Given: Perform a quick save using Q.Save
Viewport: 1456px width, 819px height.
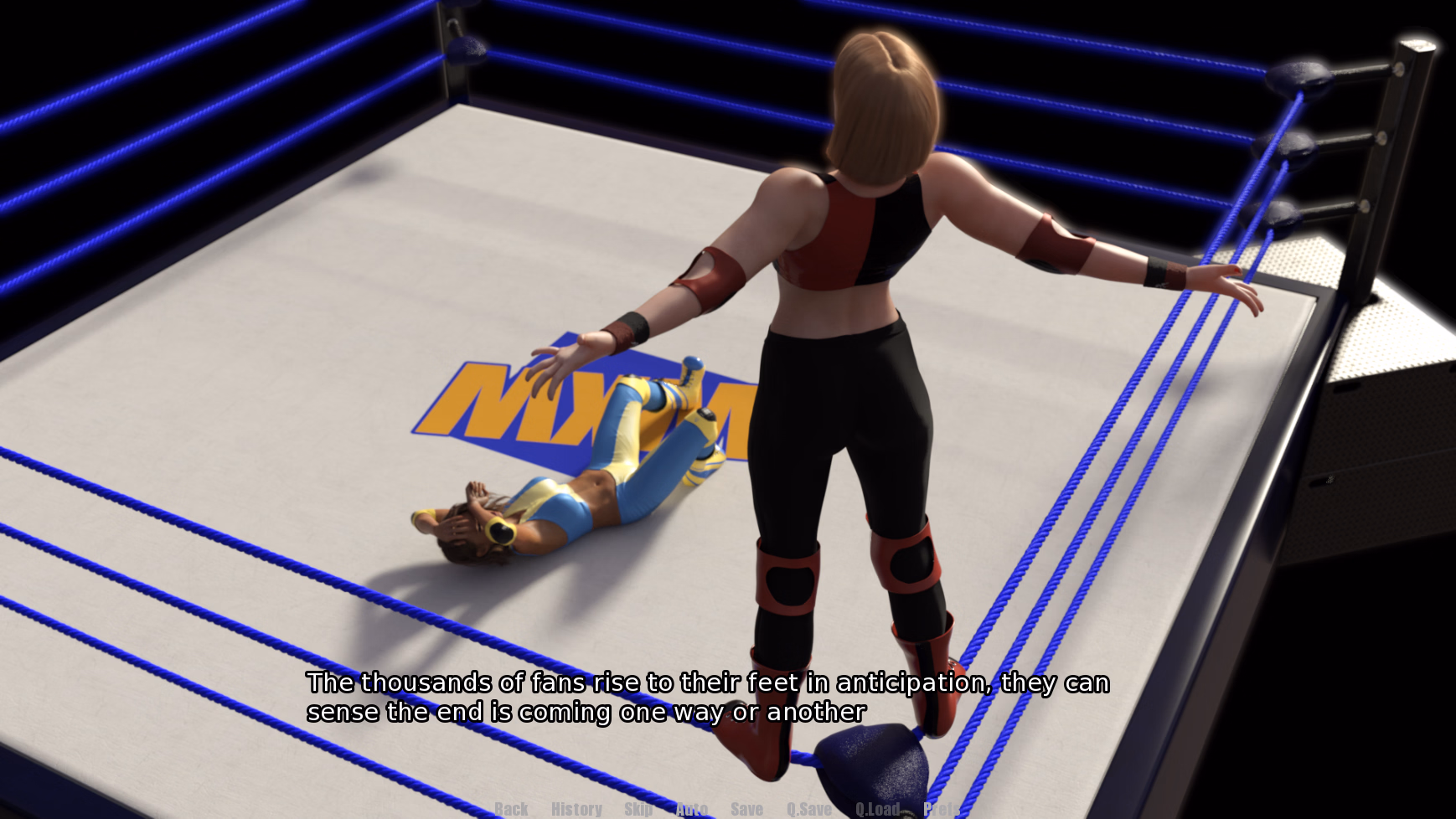Looking at the screenshot, I should [809, 808].
